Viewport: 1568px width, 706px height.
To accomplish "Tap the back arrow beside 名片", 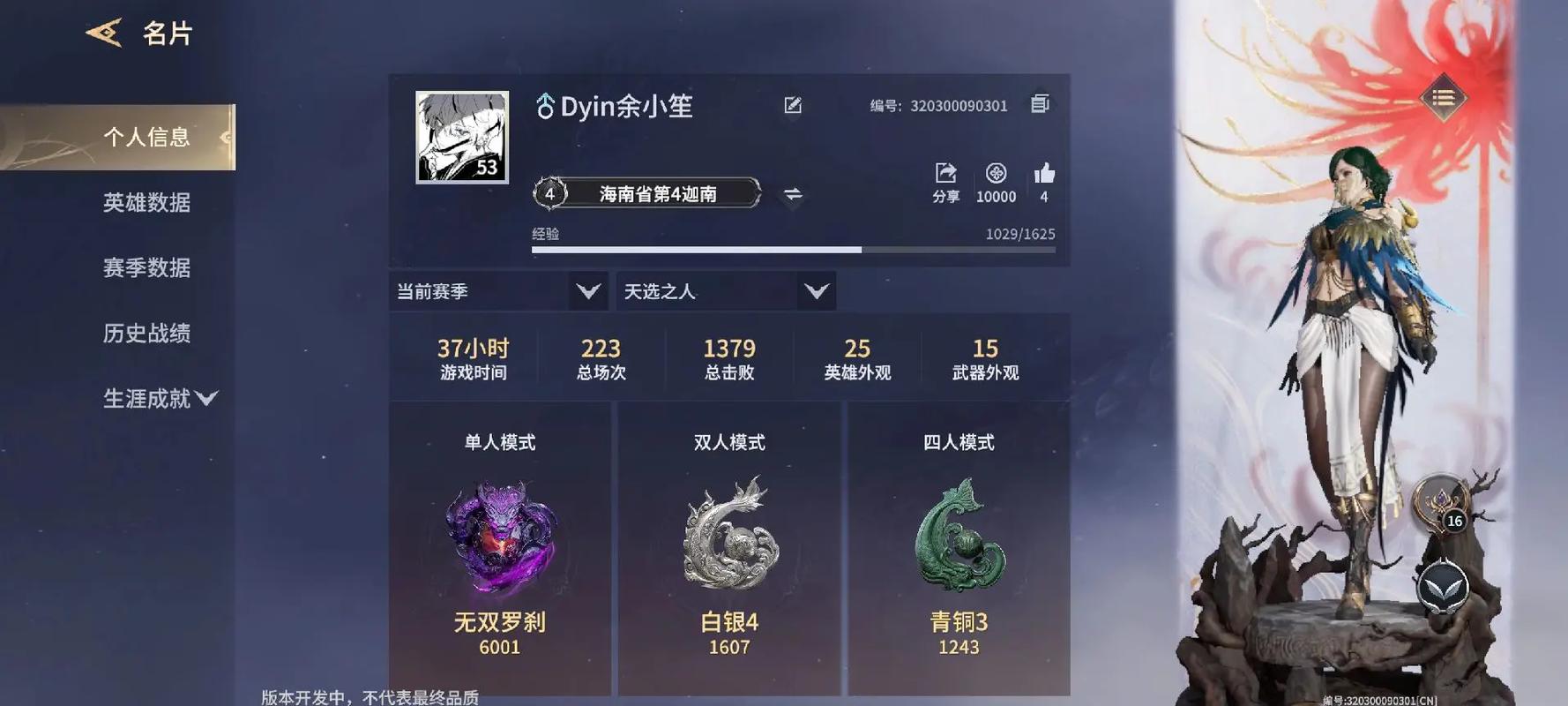I will tap(106, 31).
